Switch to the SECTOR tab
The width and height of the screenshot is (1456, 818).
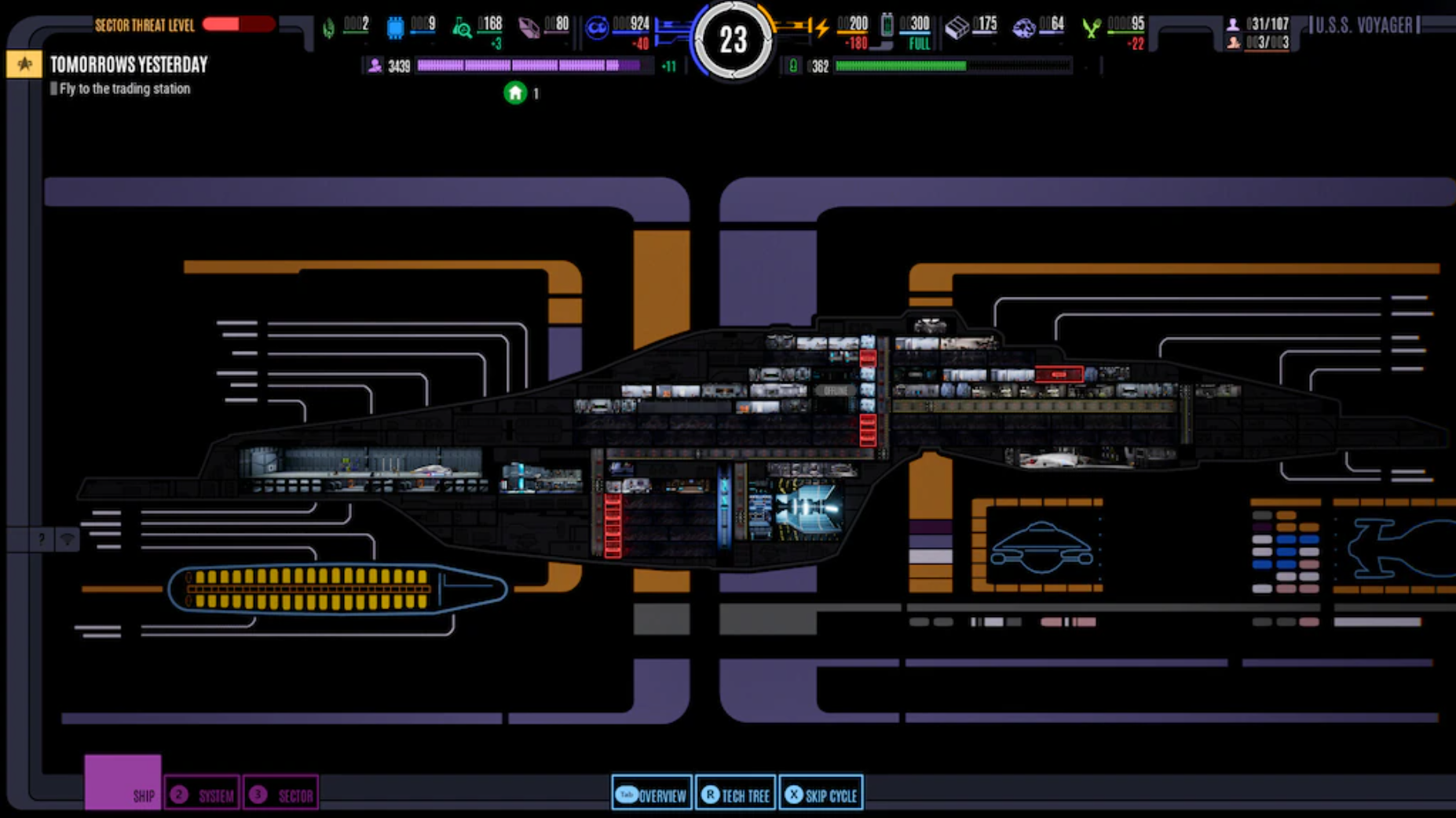(281, 794)
